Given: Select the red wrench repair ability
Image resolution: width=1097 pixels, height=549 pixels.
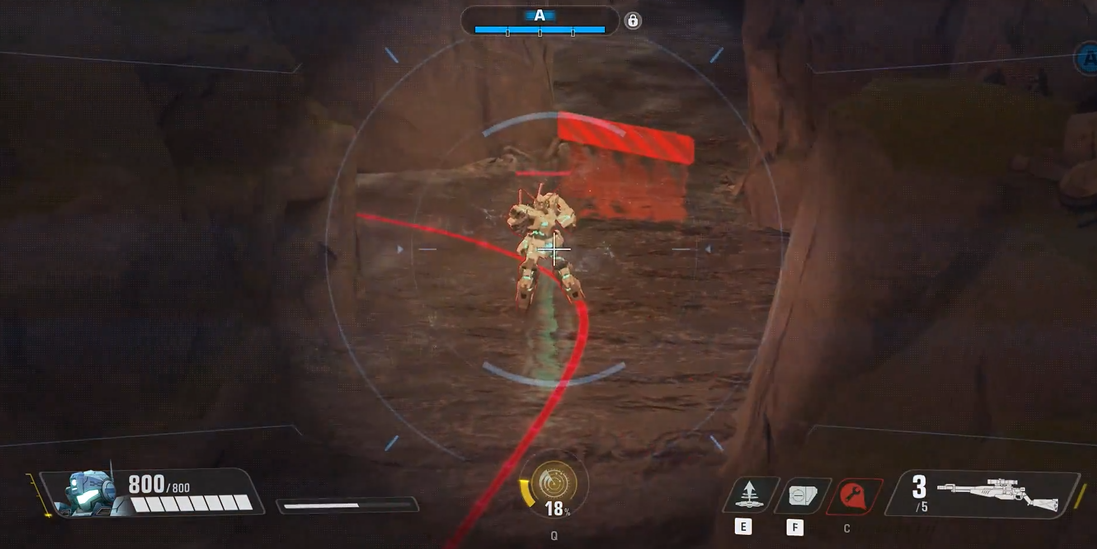Looking at the screenshot, I should (853, 495).
